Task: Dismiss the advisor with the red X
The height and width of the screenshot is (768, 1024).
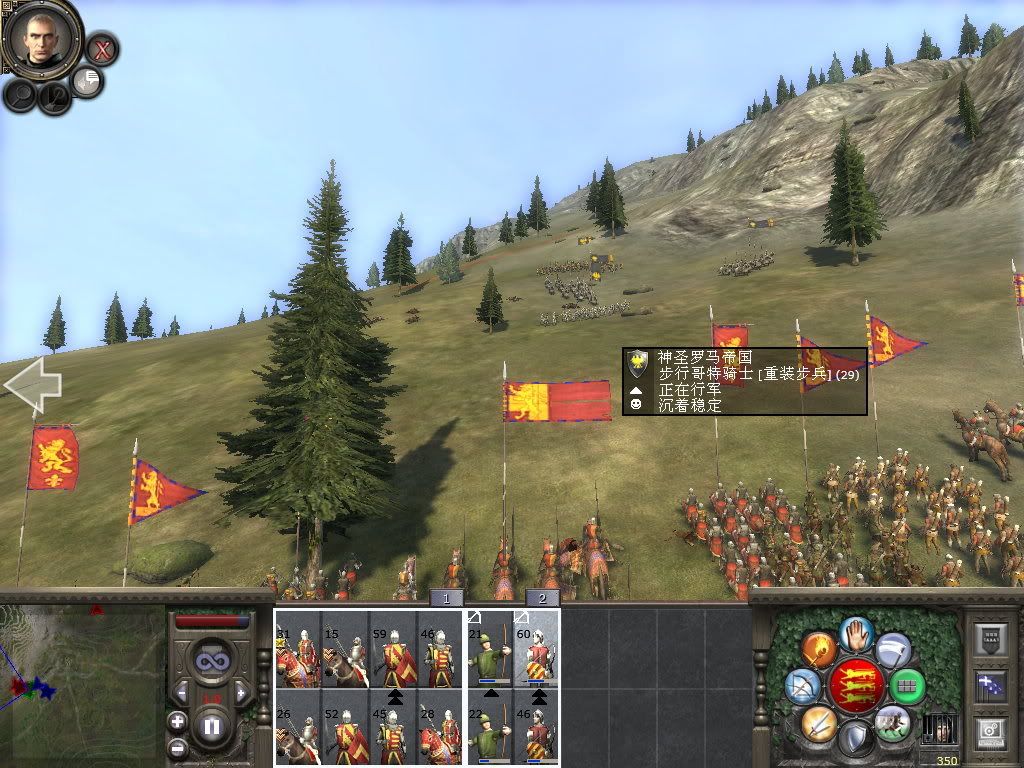Action: (101, 48)
